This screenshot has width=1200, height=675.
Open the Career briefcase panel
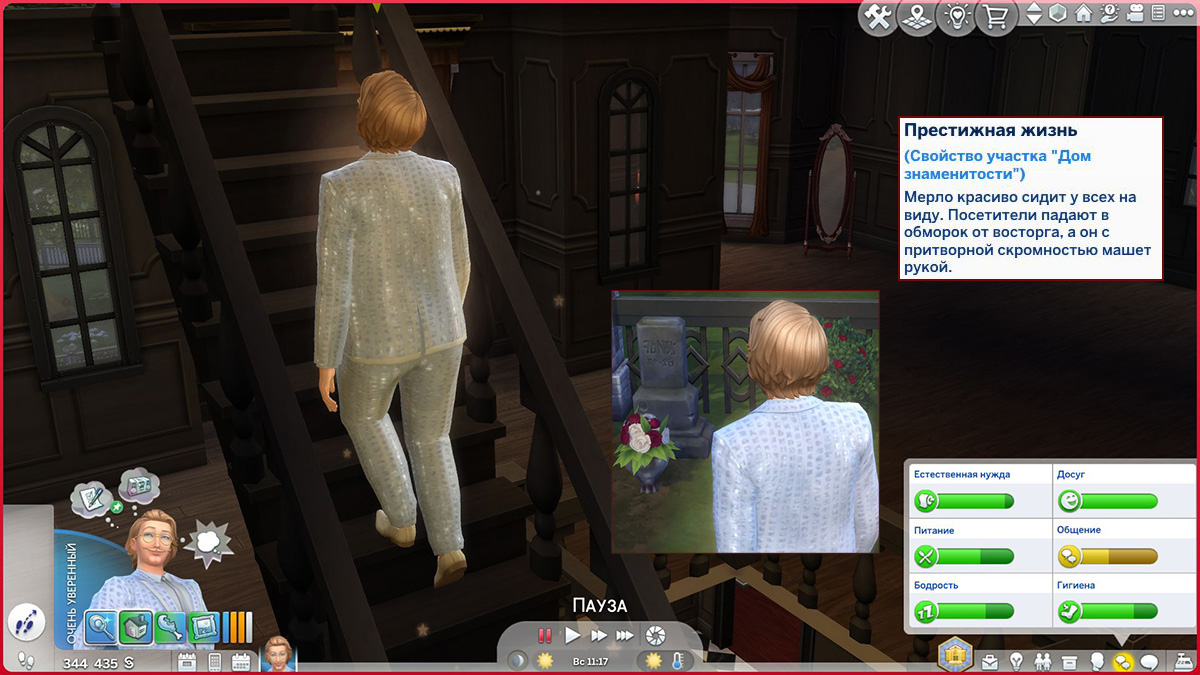pos(990,661)
